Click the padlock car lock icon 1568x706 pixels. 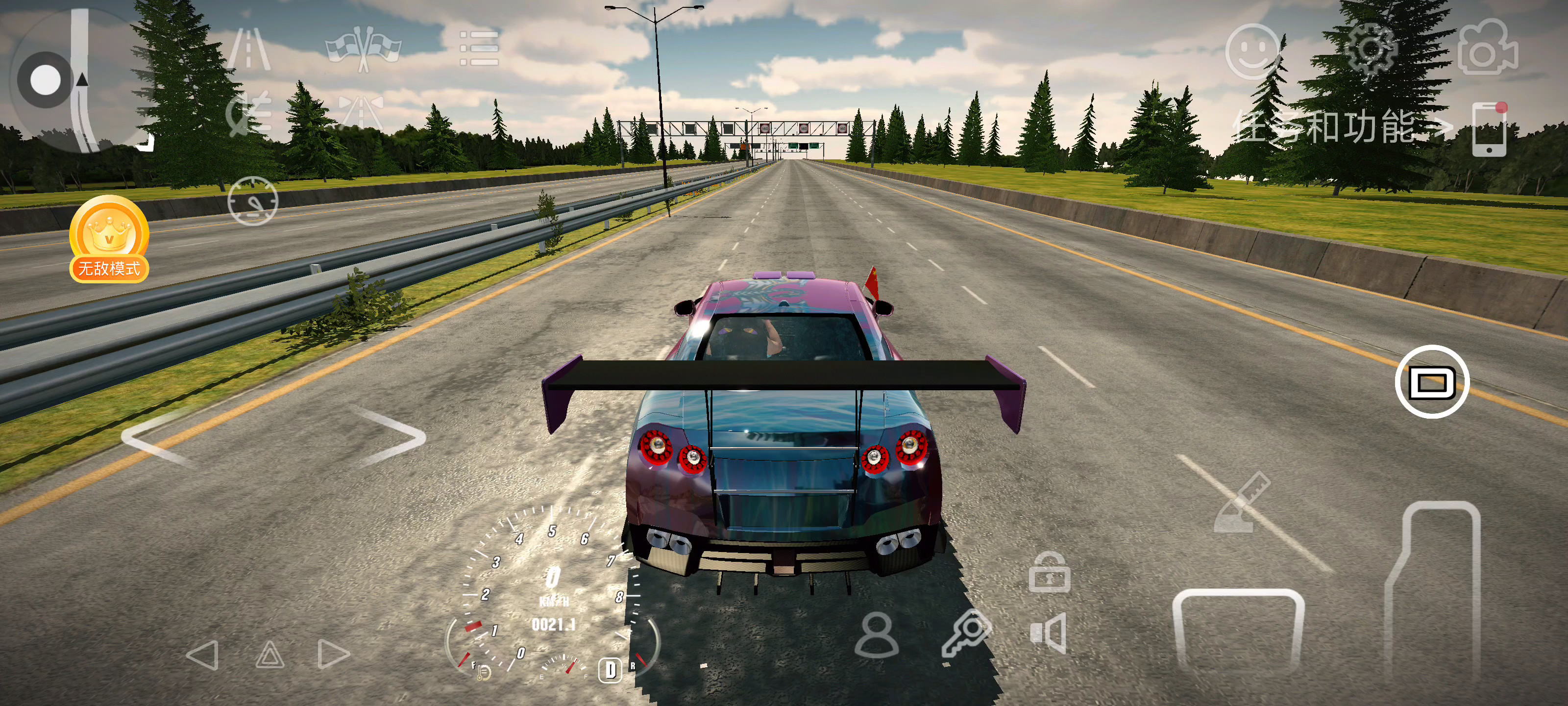pyautogui.click(x=1050, y=573)
